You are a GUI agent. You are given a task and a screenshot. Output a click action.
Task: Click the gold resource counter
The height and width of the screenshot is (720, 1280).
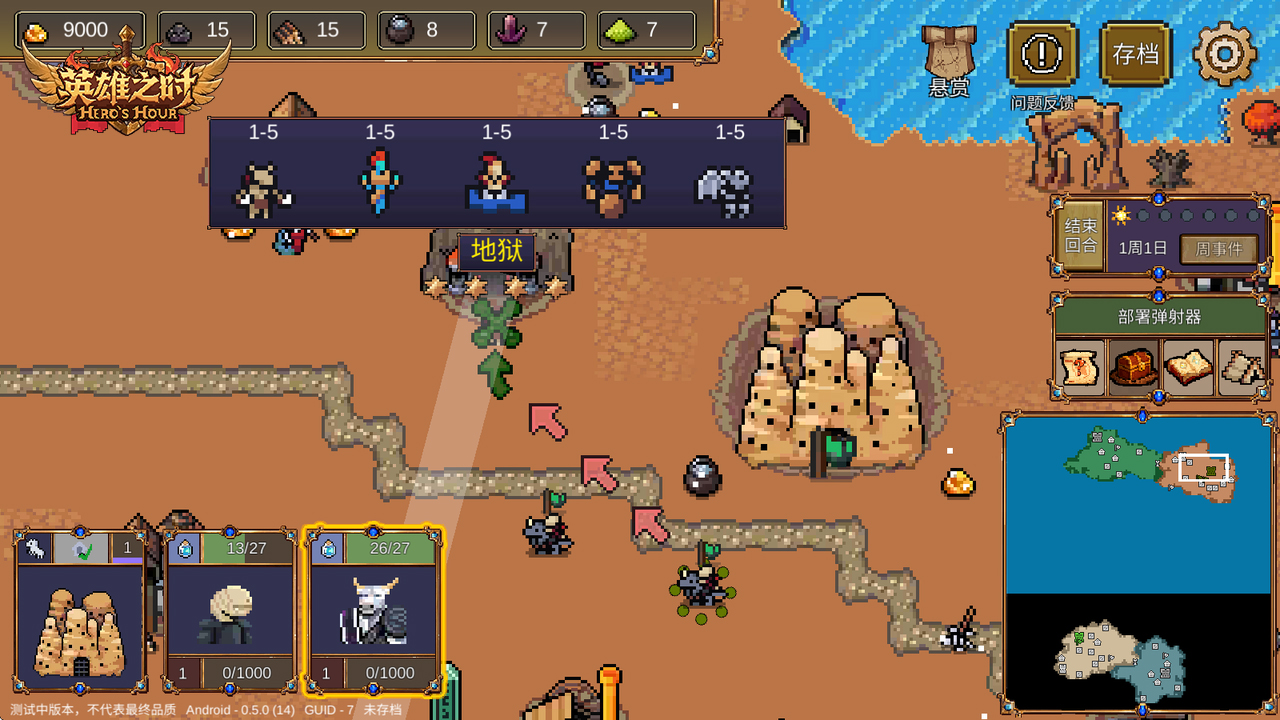click(80, 30)
